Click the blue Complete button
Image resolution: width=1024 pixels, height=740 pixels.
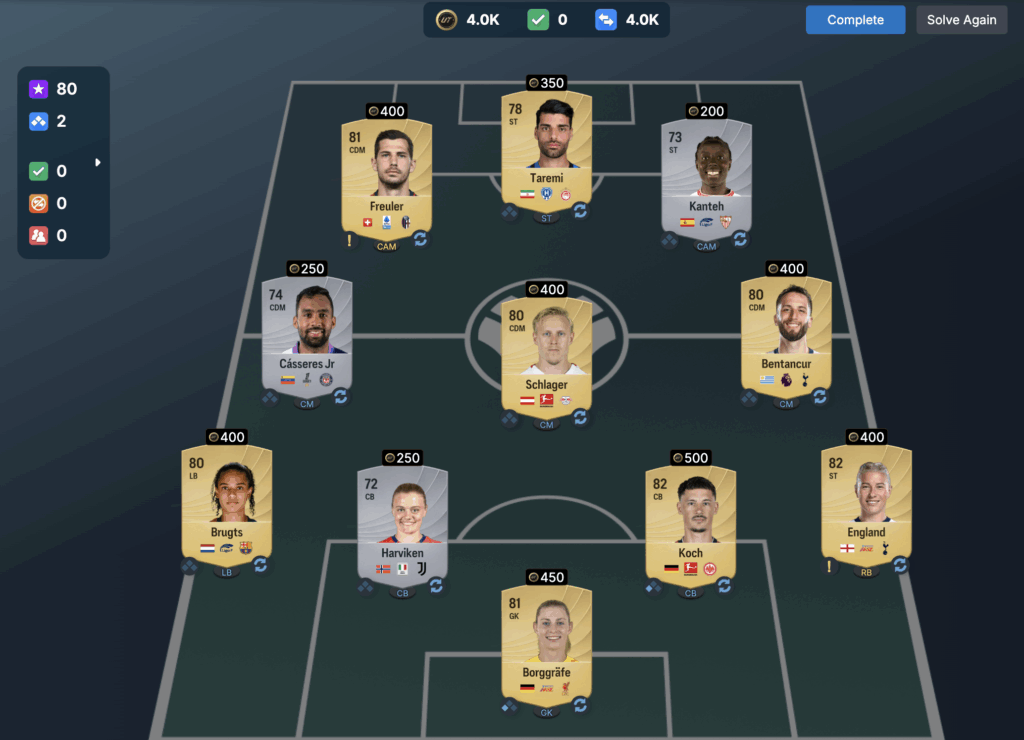click(855, 20)
